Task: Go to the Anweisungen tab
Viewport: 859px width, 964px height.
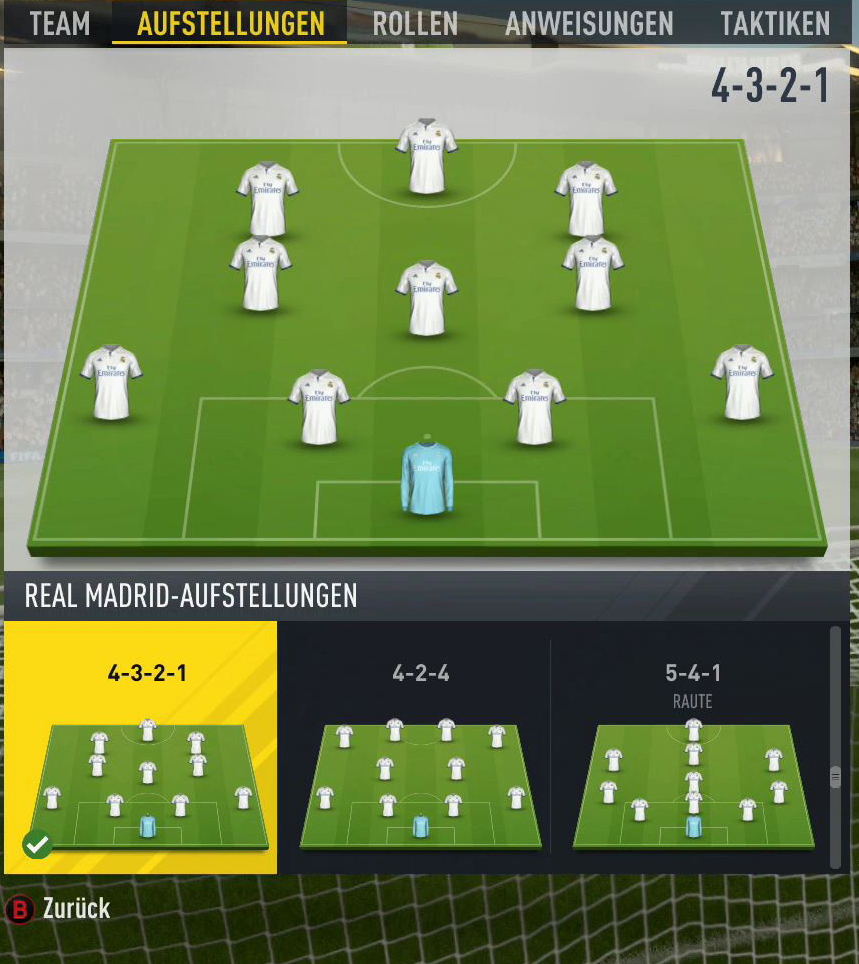Action: click(589, 23)
